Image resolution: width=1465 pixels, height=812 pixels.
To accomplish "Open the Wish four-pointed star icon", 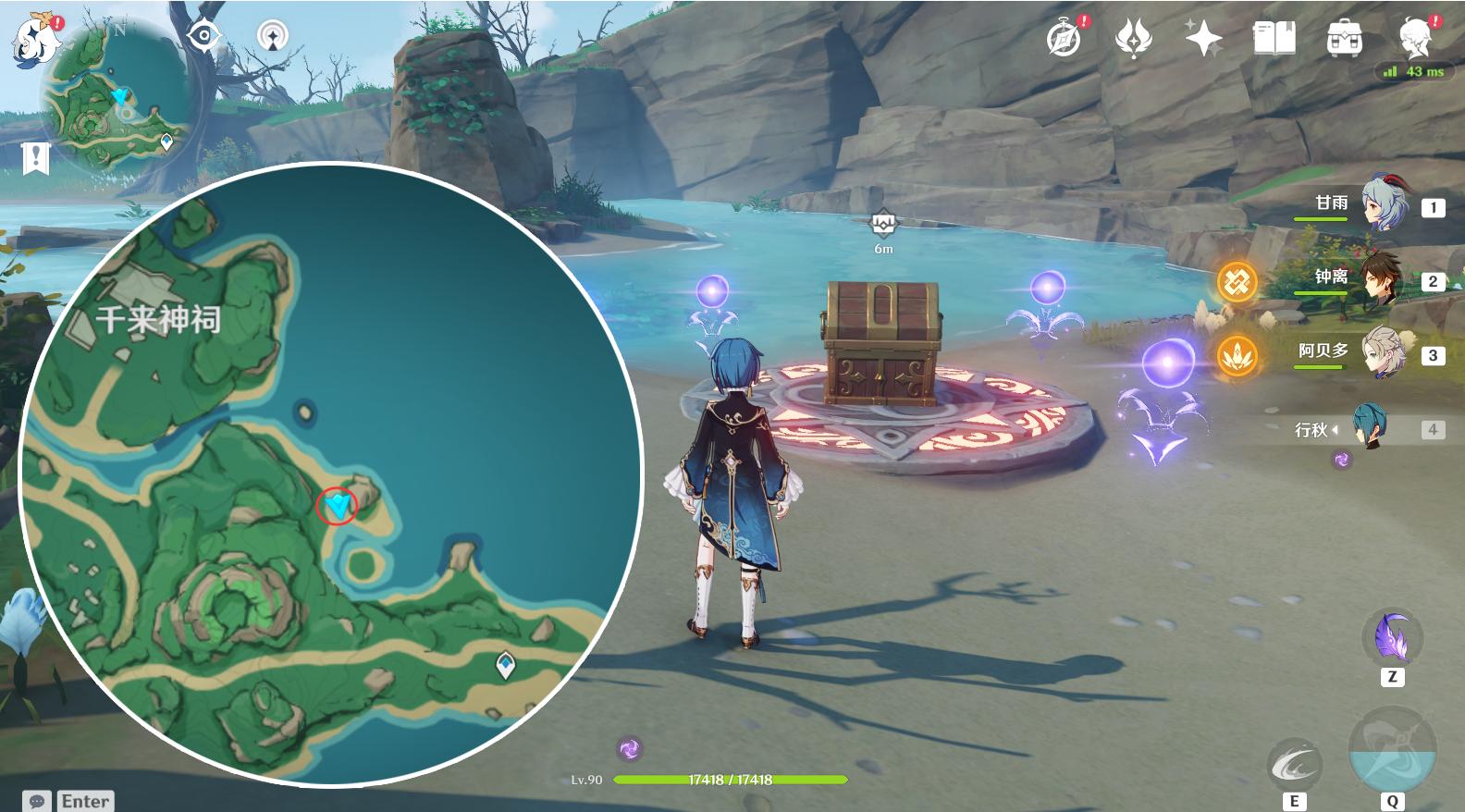I will point(1203,39).
